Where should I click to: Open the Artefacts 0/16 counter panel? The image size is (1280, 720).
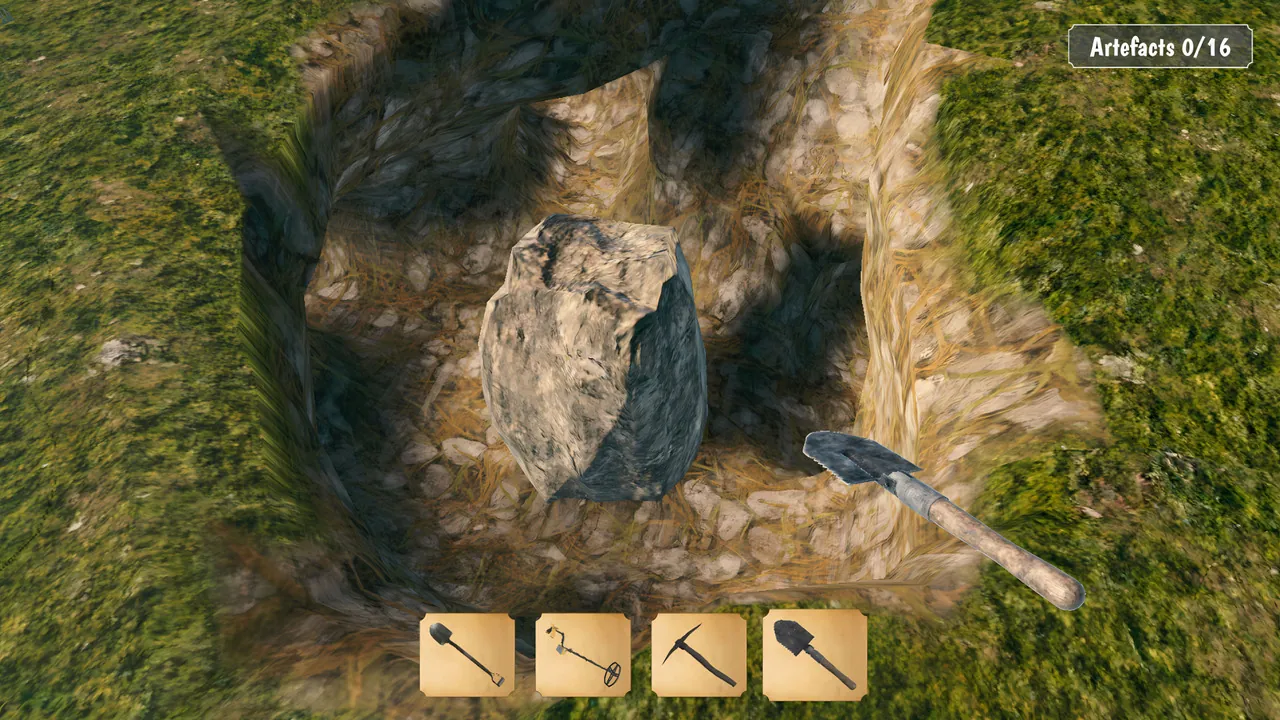[x=1161, y=45]
